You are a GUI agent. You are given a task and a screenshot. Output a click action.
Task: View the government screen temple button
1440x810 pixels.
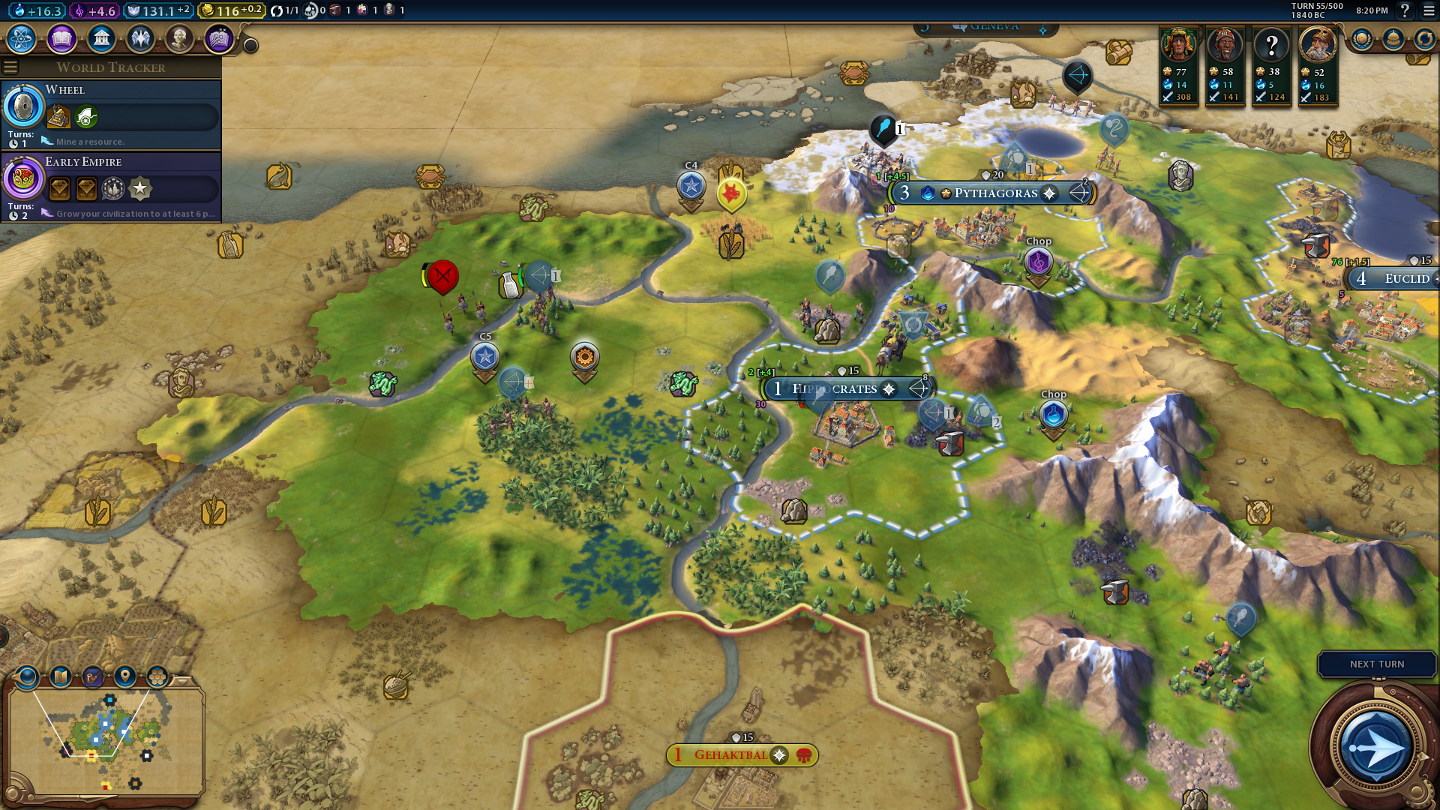(x=100, y=39)
